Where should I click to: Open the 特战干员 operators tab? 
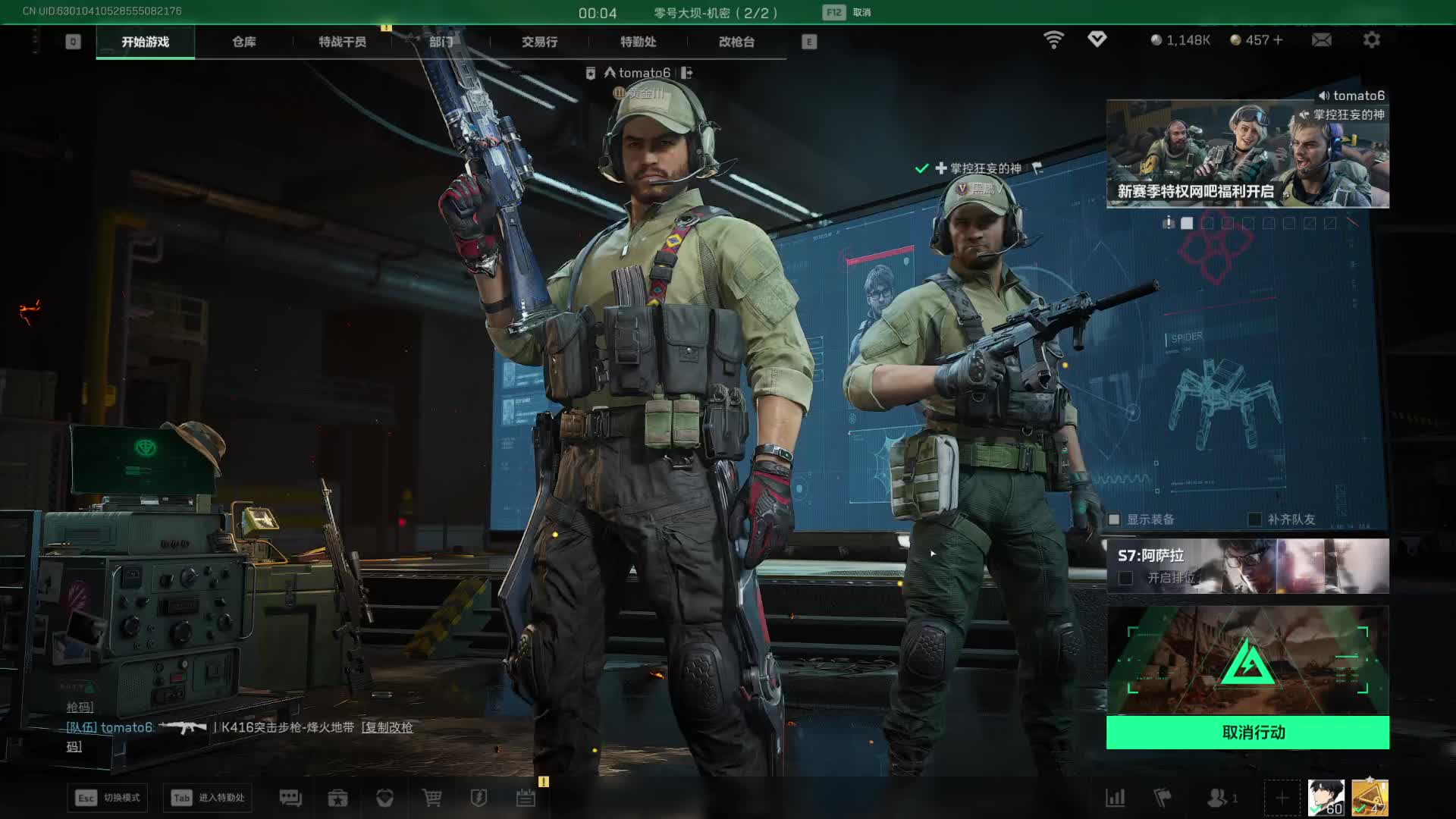coord(342,42)
